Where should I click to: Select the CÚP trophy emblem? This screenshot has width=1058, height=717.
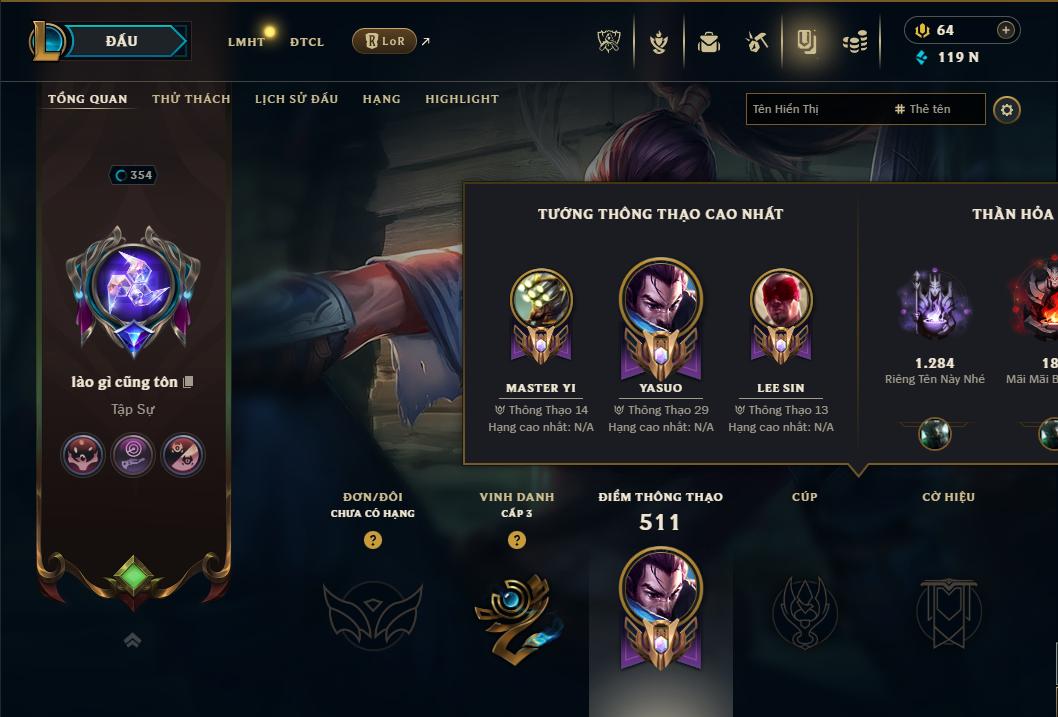[x=805, y=611]
